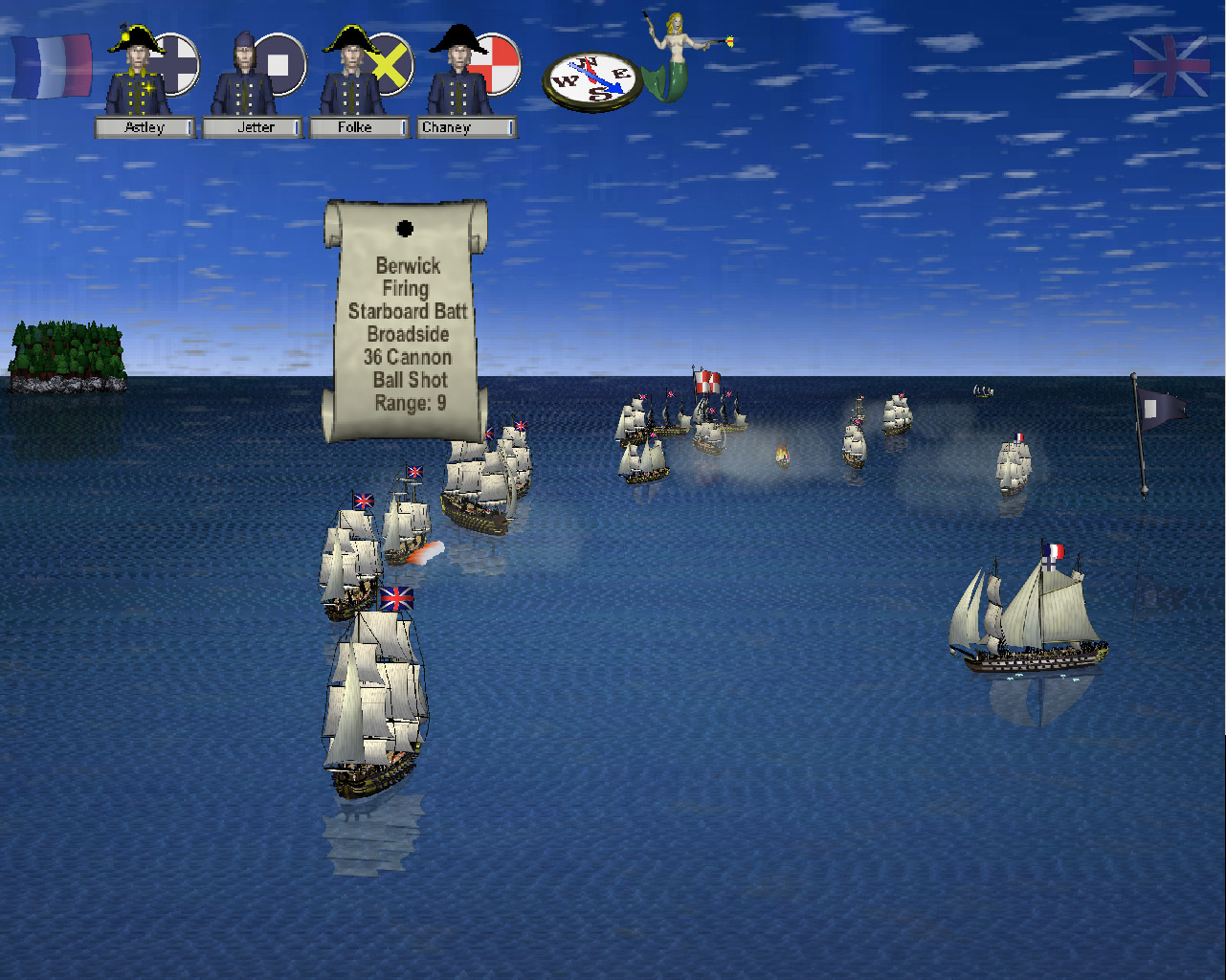Viewport: 1226px width, 980px height.
Task: Click the Jetter name plate
Action: [x=254, y=127]
